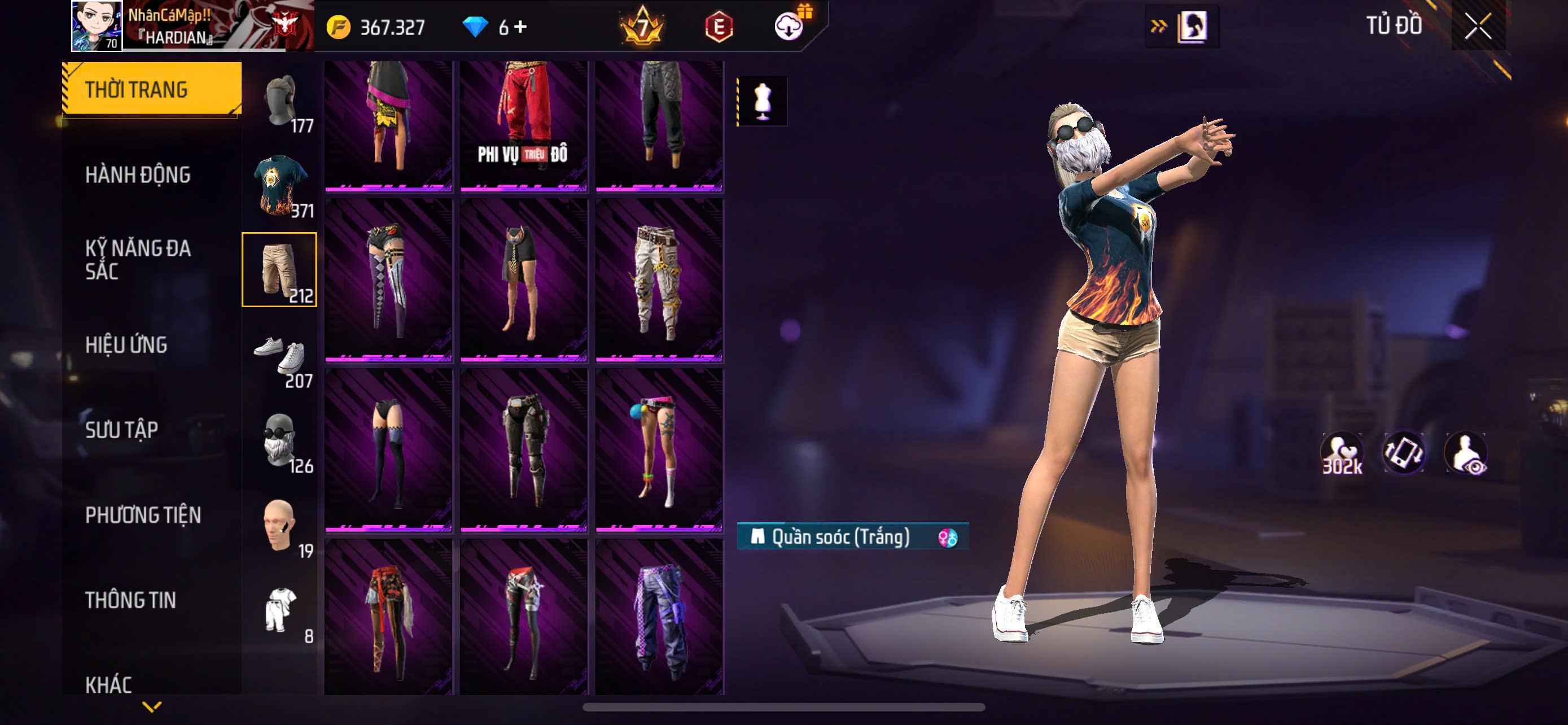Close the wardrobe with the X button
1568x725 pixels.
1478,26
